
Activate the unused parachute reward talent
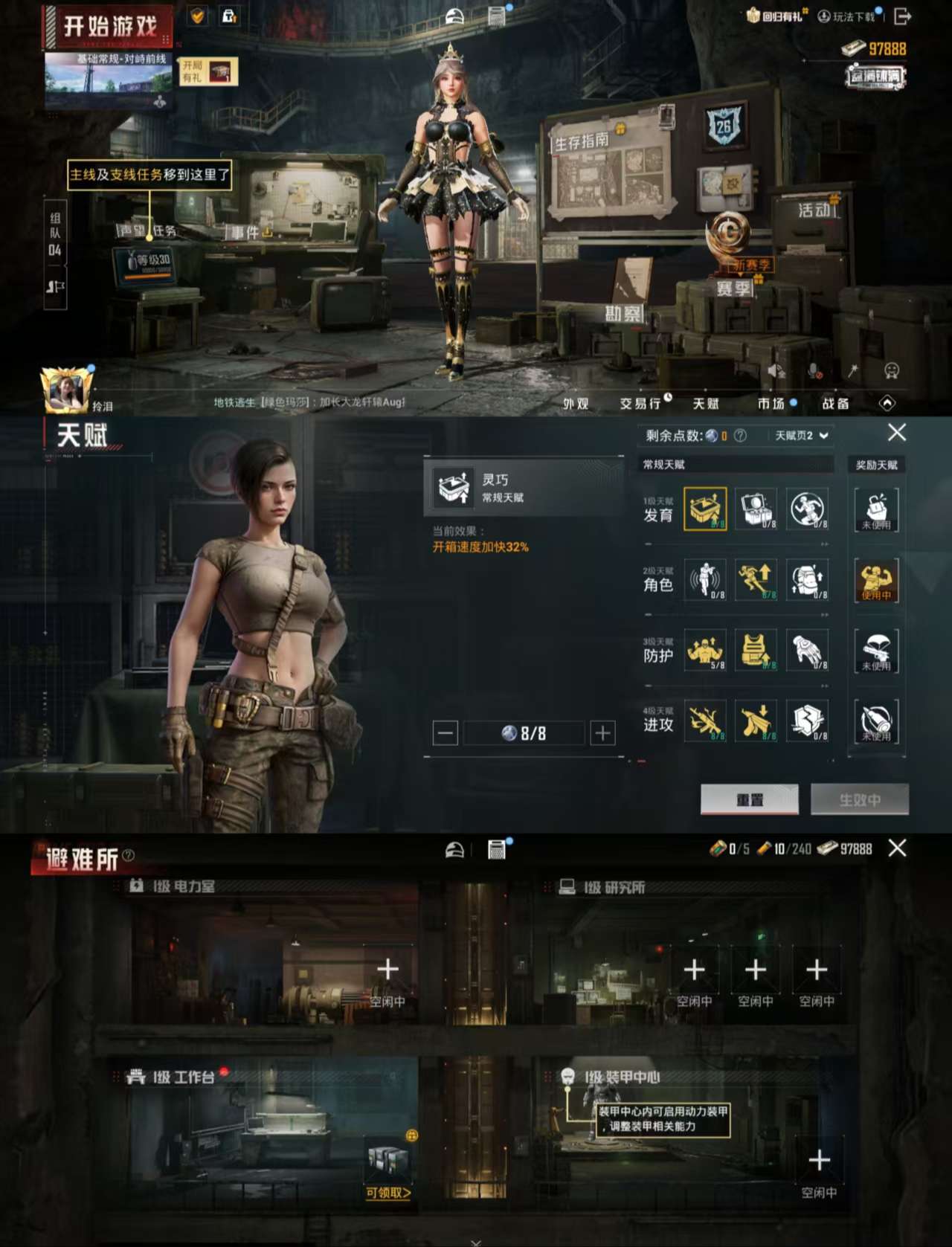876,649
